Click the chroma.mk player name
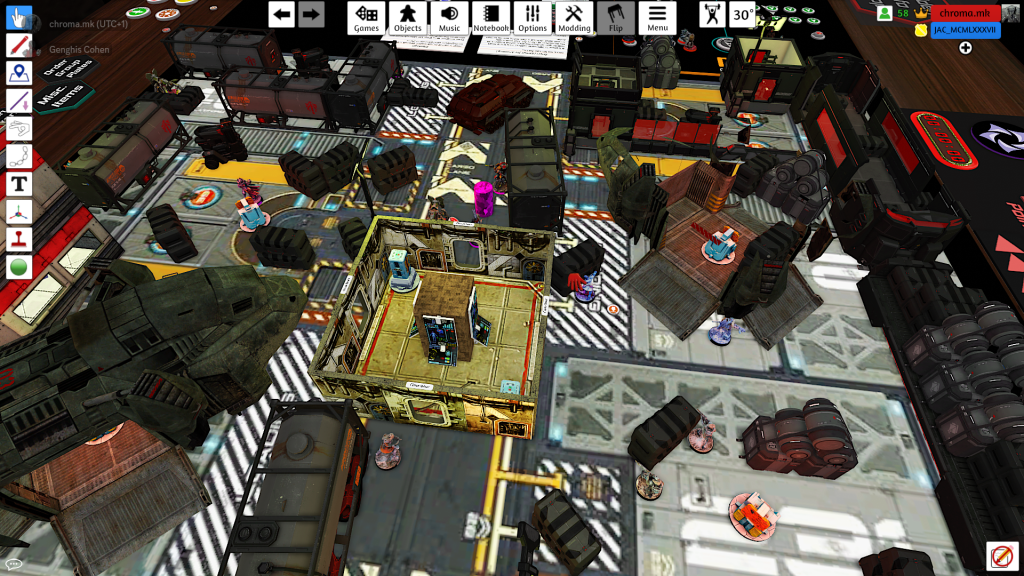This screenshot has height=576, width=1024. click(965, 13)
